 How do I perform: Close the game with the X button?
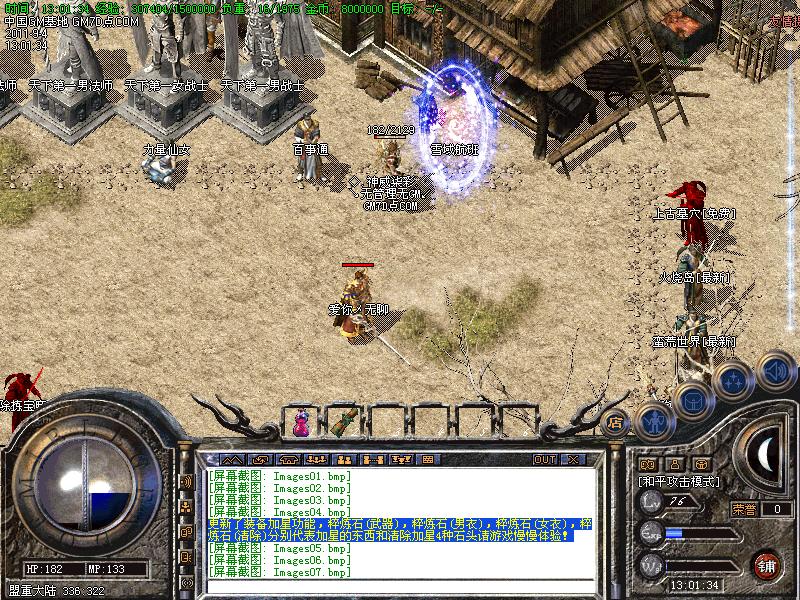tap(573, 459)
